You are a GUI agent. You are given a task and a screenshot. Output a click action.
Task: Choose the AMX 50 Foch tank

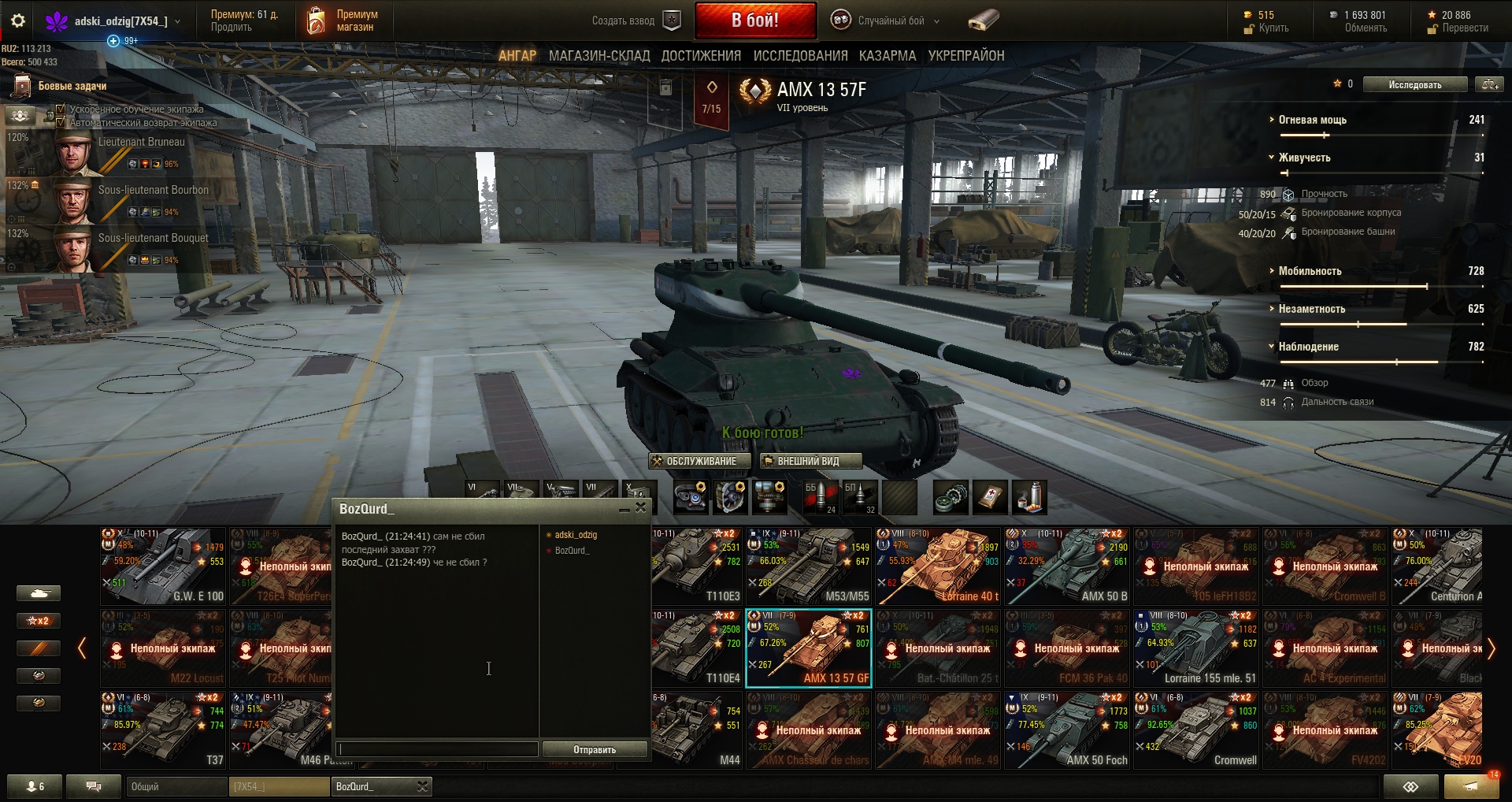pyautogui.click(x=1067, y=730)
